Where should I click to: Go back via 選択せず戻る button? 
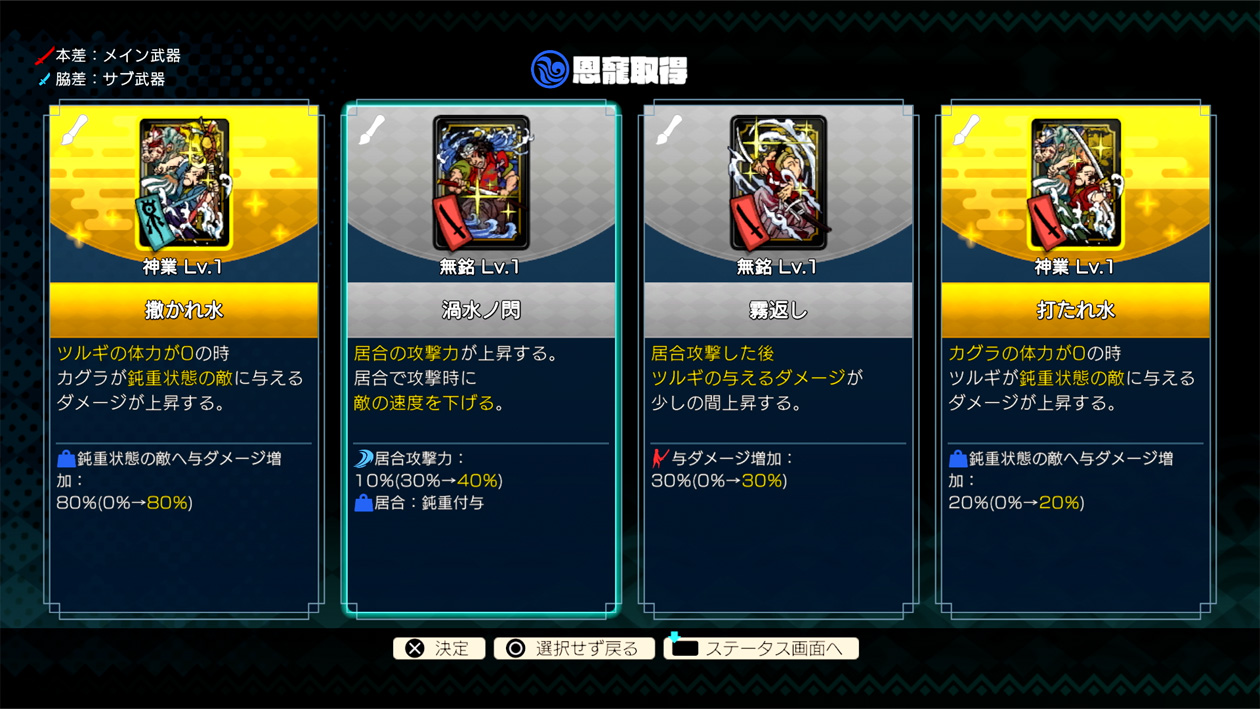tap(574, 649)
